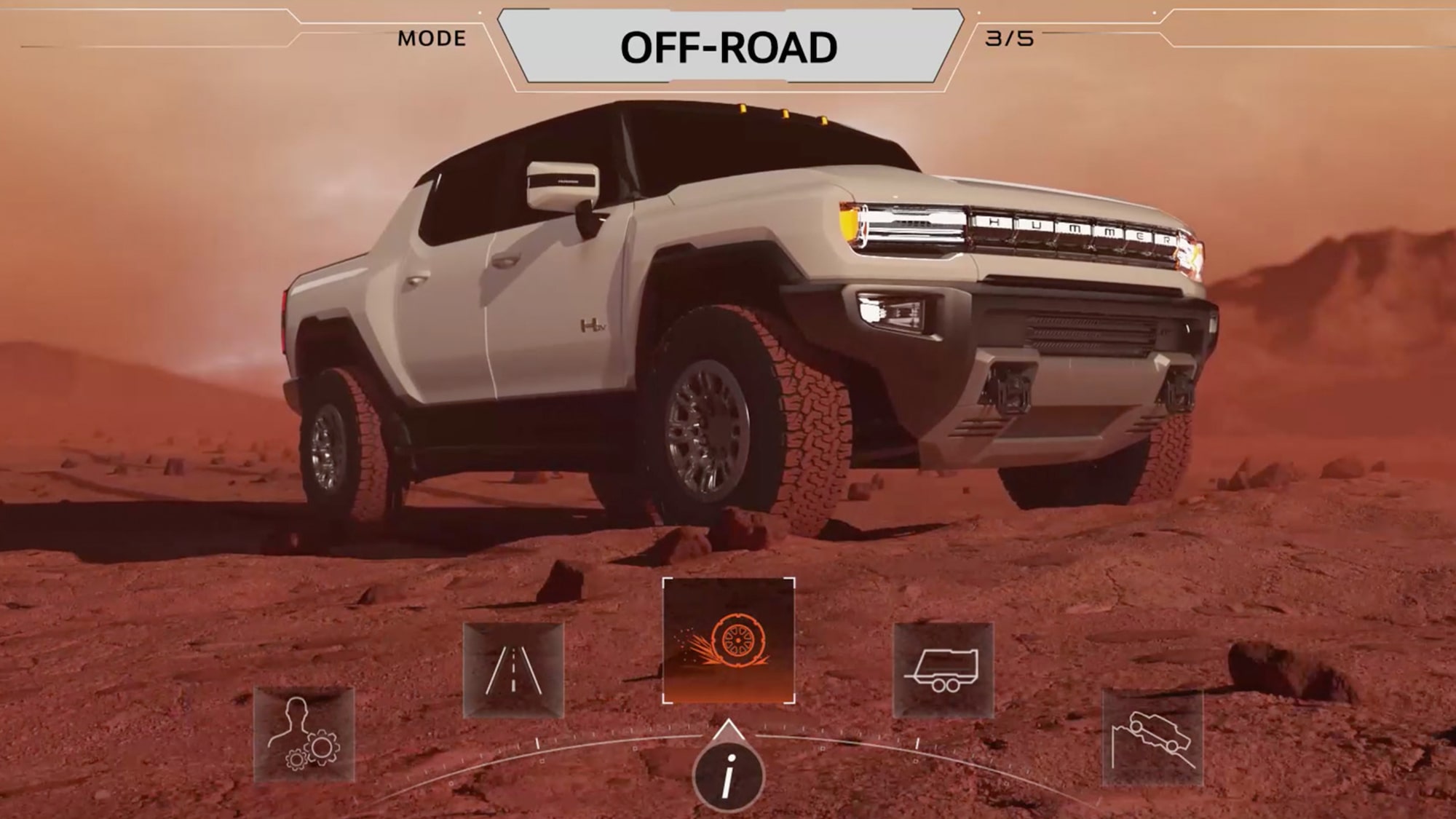Select the highlighted off-road tire mode tile
This screenshot has width=1456, height=819.
coord(728,641)
